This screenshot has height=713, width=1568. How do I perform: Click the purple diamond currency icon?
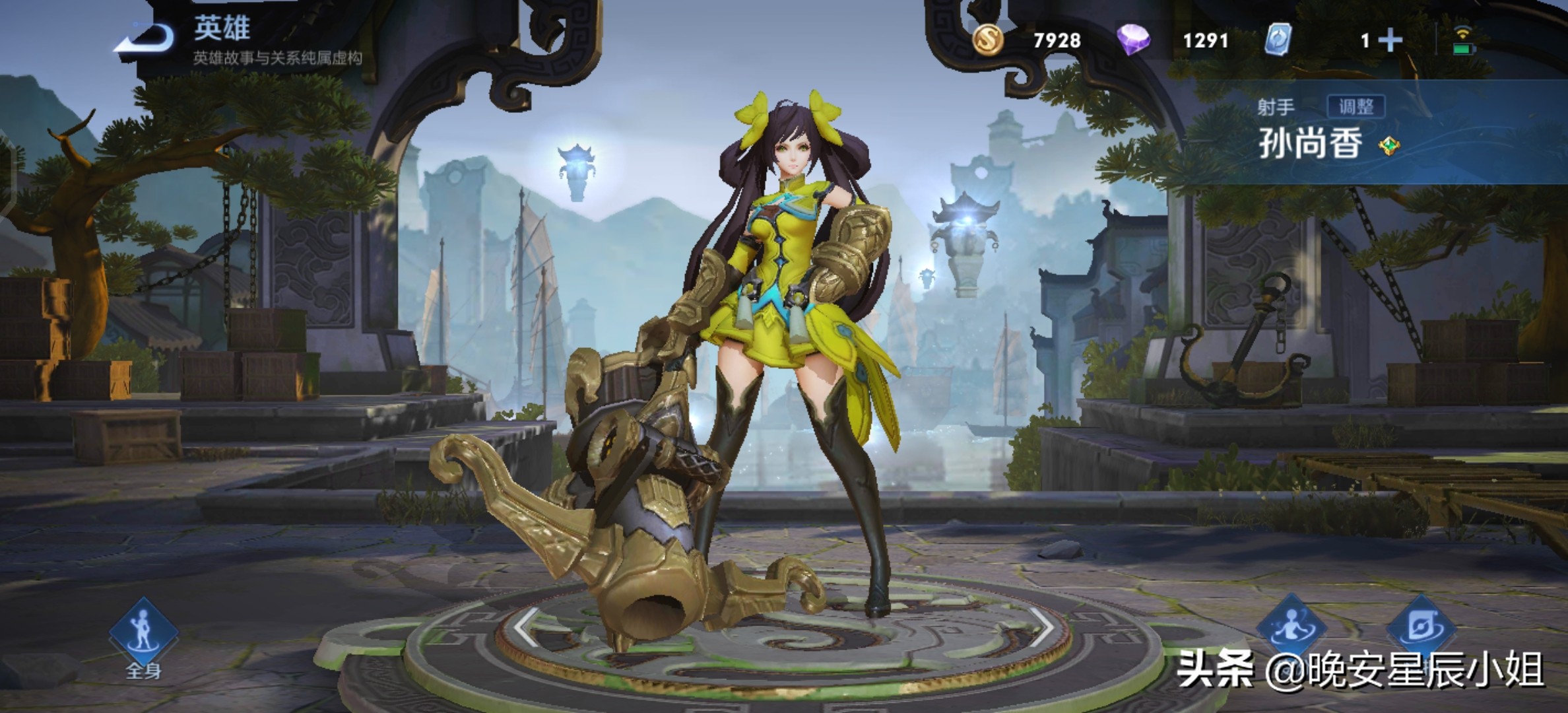click(x=1133, y=40)
